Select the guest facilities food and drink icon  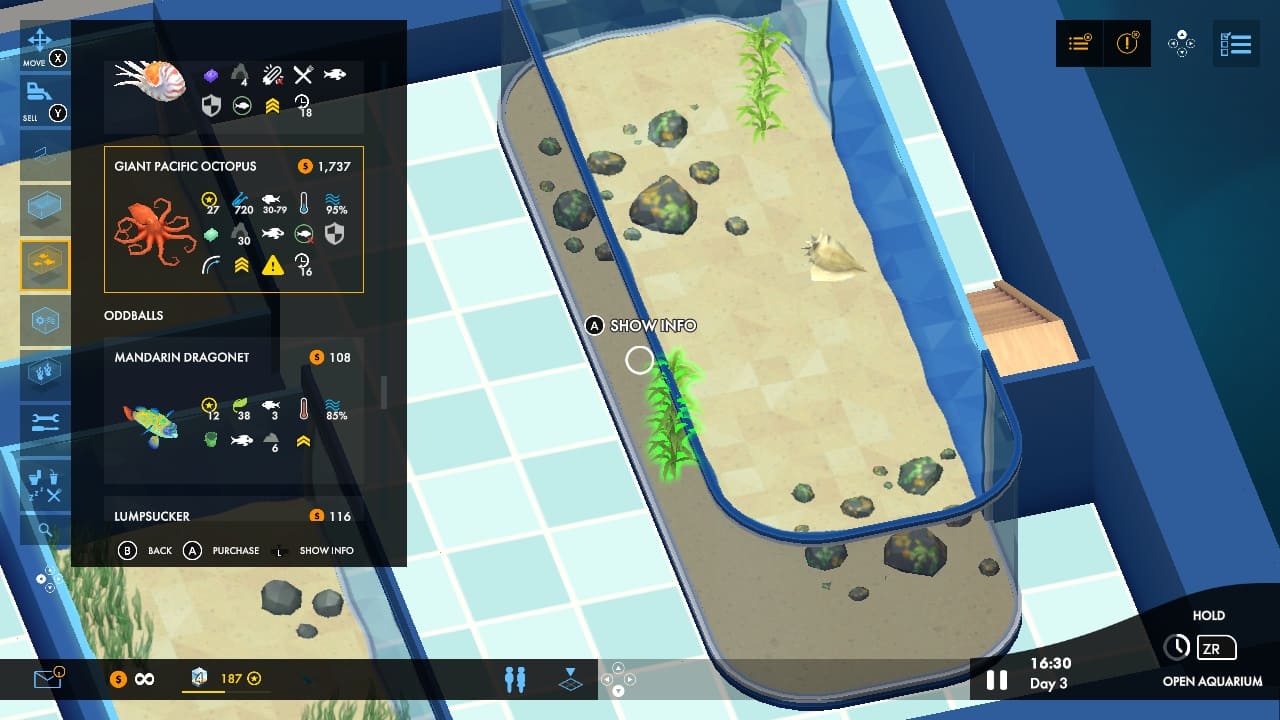tap(45, 483)
